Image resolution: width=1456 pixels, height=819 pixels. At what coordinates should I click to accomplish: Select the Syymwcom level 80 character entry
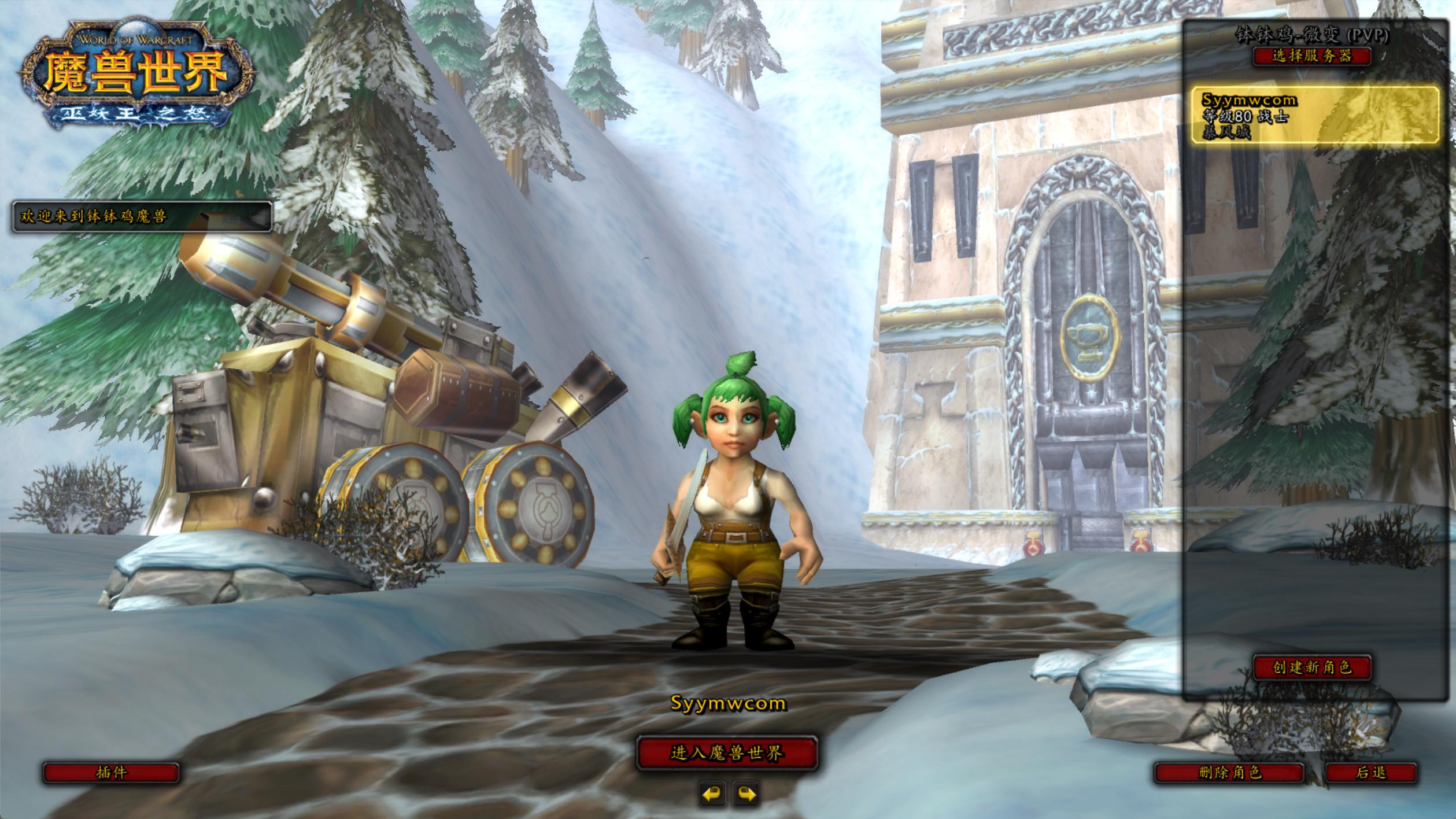tap(1314, 116)
